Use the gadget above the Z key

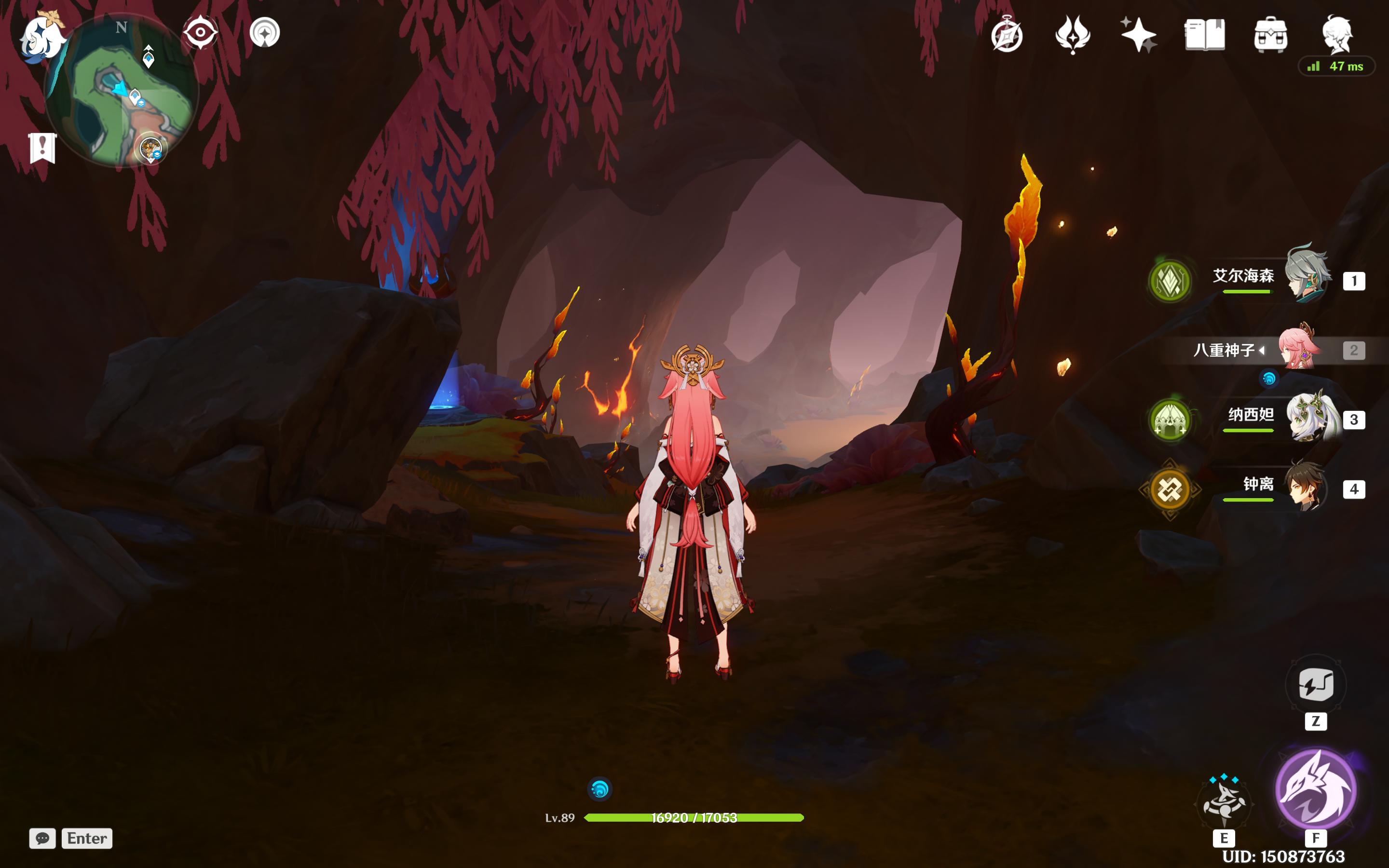[x=1316, y=684]
